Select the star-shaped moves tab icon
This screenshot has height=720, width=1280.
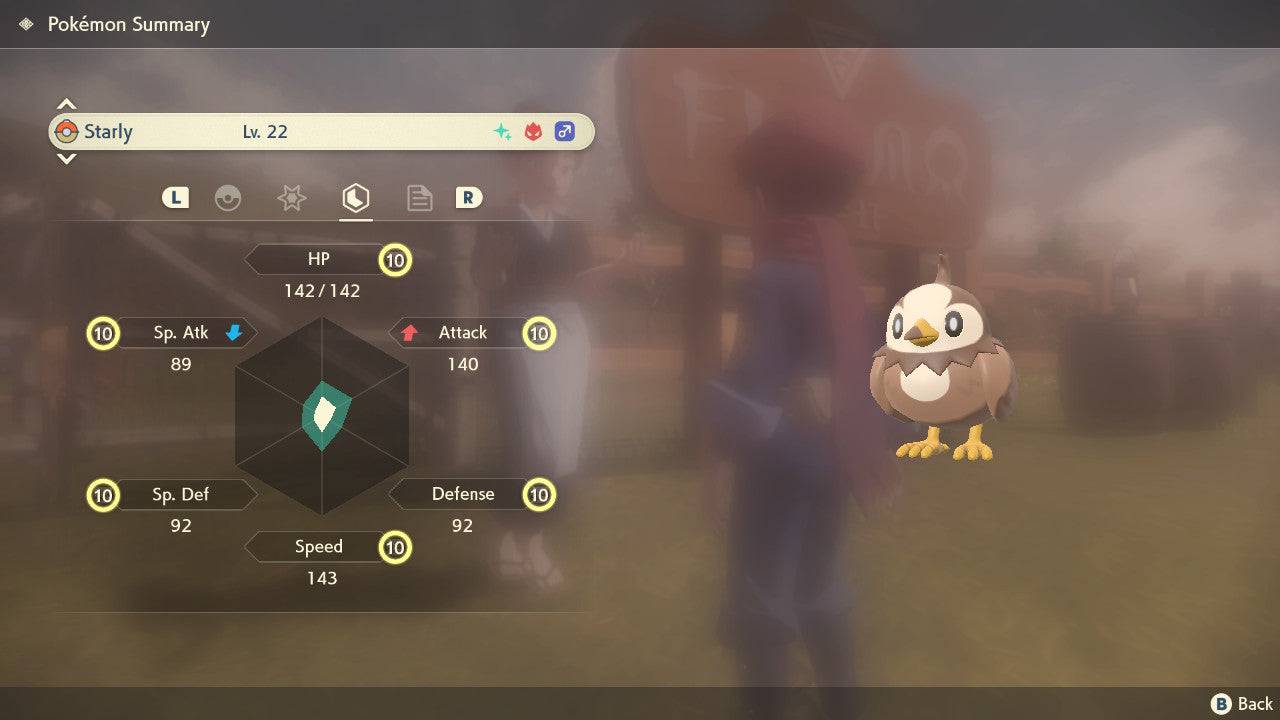tap(291, 198)
